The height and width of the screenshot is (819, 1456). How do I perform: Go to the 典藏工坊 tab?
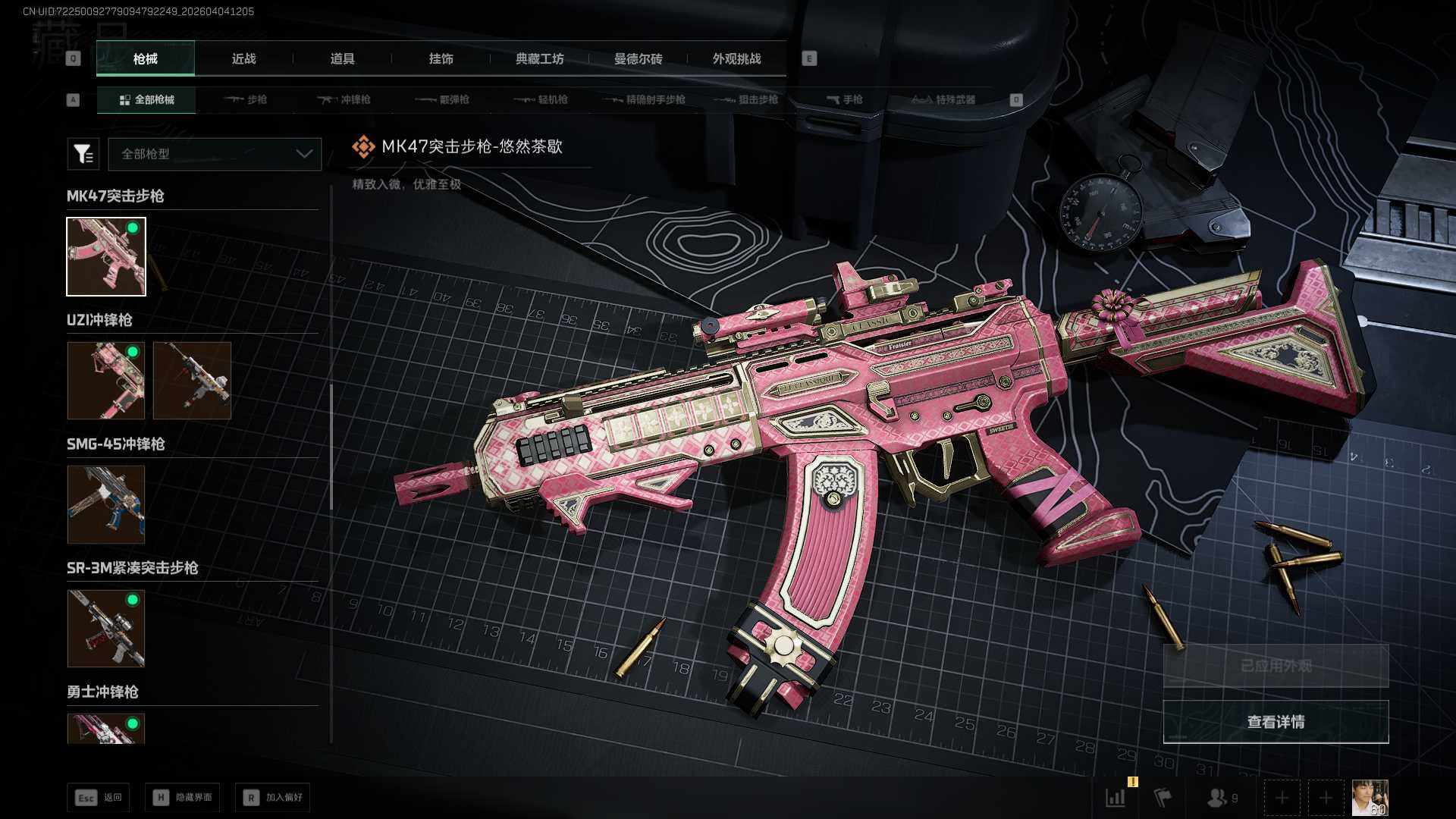tap(539, 59)
